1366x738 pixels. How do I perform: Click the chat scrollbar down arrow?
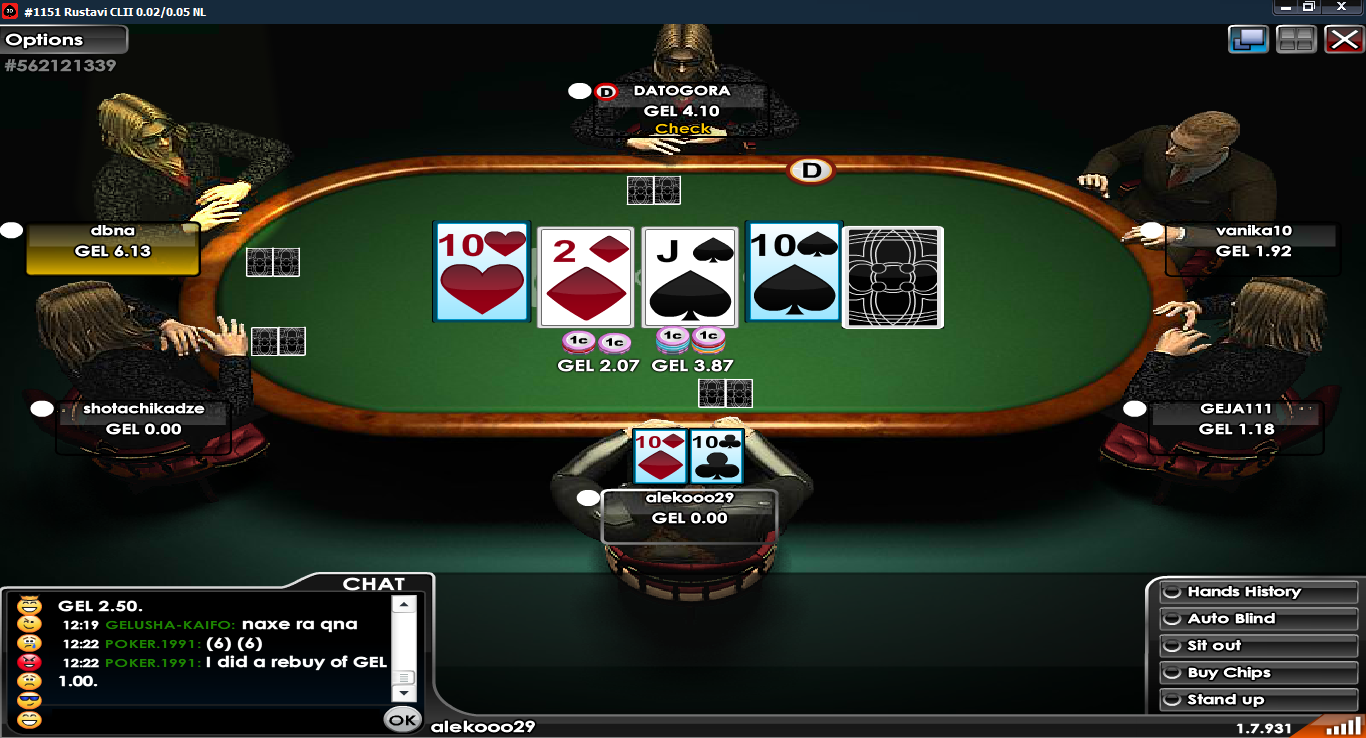[403, 693]
